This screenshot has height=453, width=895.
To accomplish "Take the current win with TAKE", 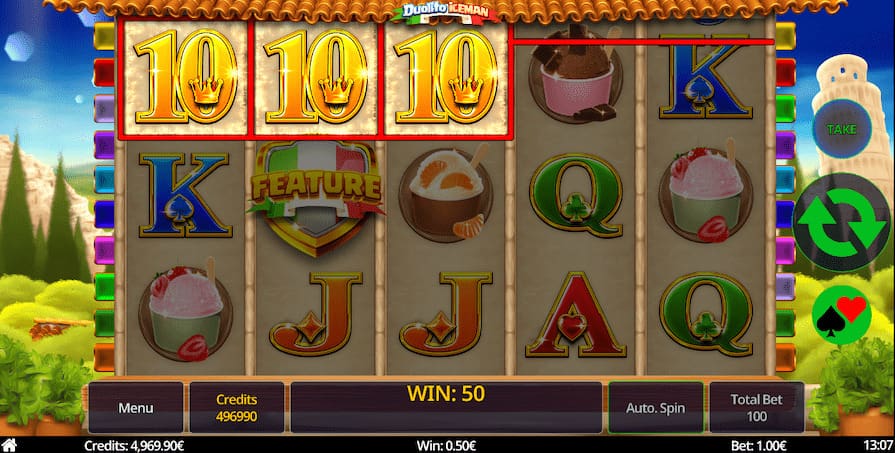I will click(841, 131).
